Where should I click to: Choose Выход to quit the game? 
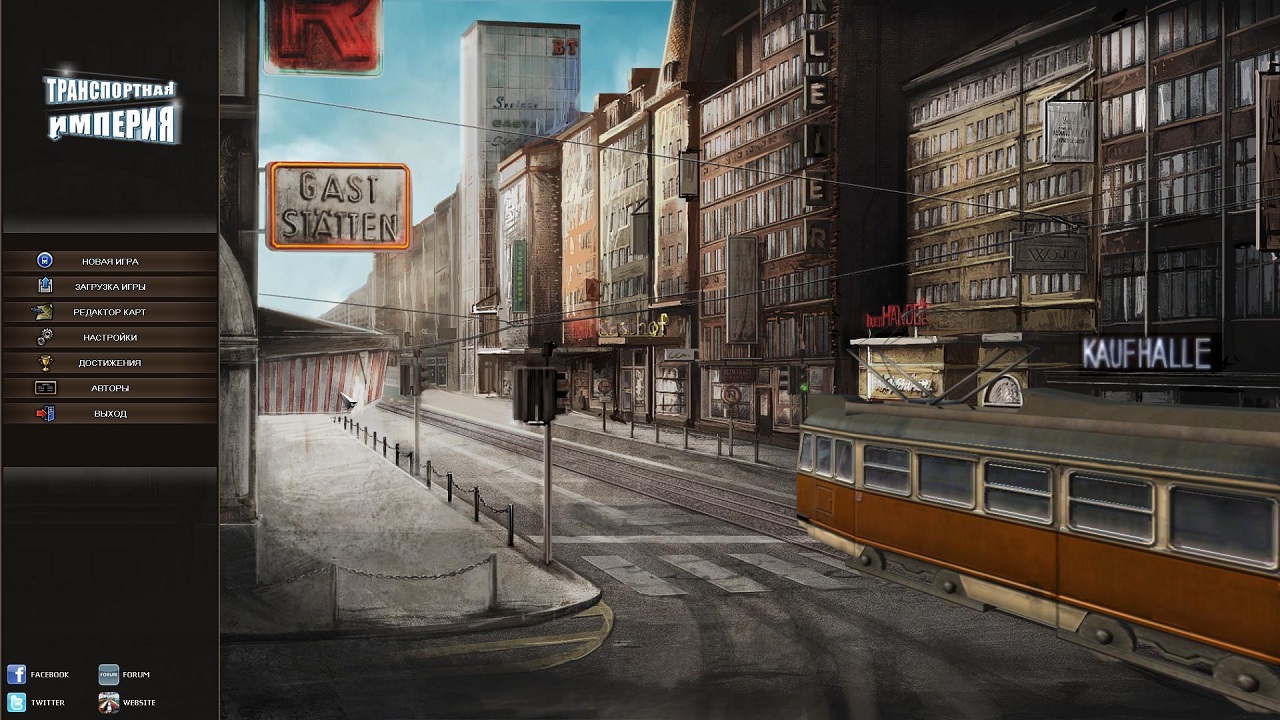coord(110,414)
